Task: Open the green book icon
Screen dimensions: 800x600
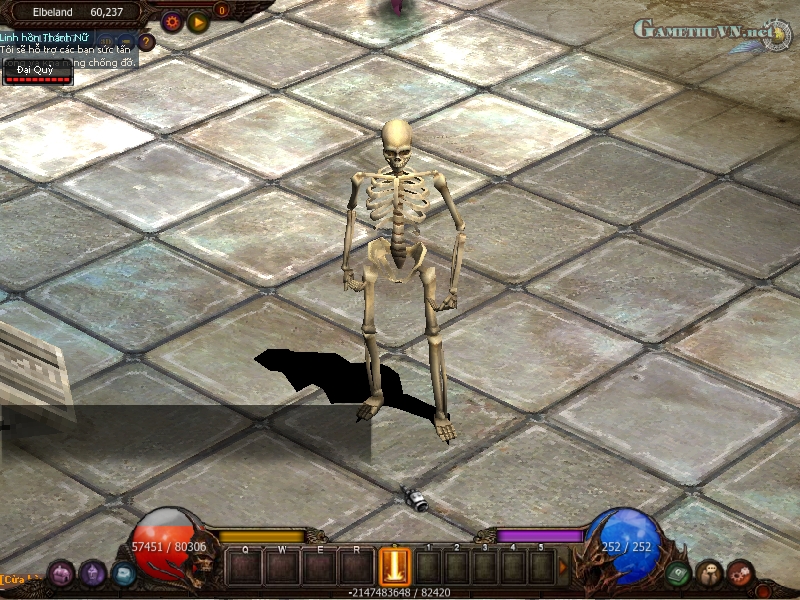Action: (x=678, y=573)
